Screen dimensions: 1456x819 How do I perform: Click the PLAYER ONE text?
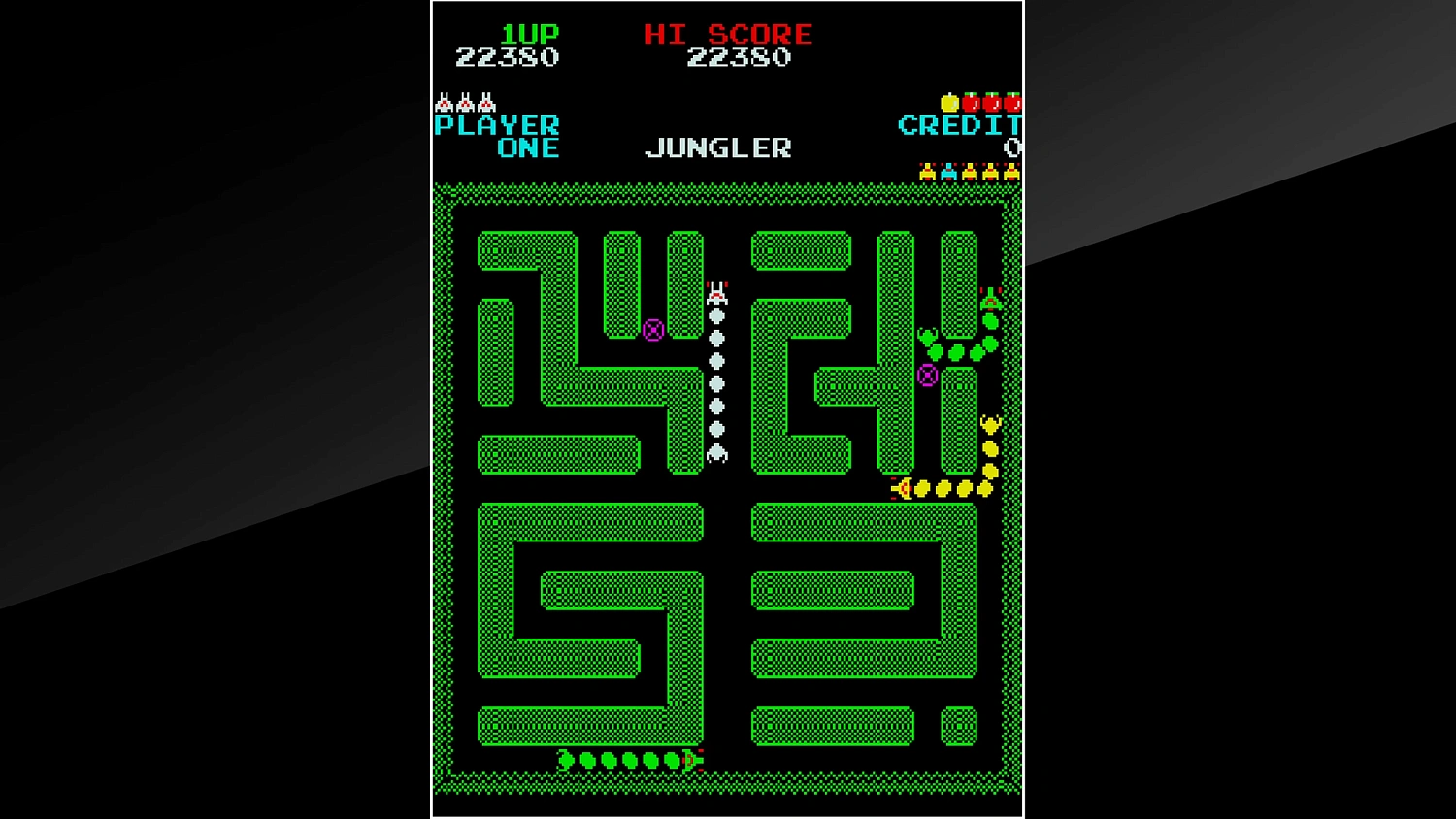497,136
